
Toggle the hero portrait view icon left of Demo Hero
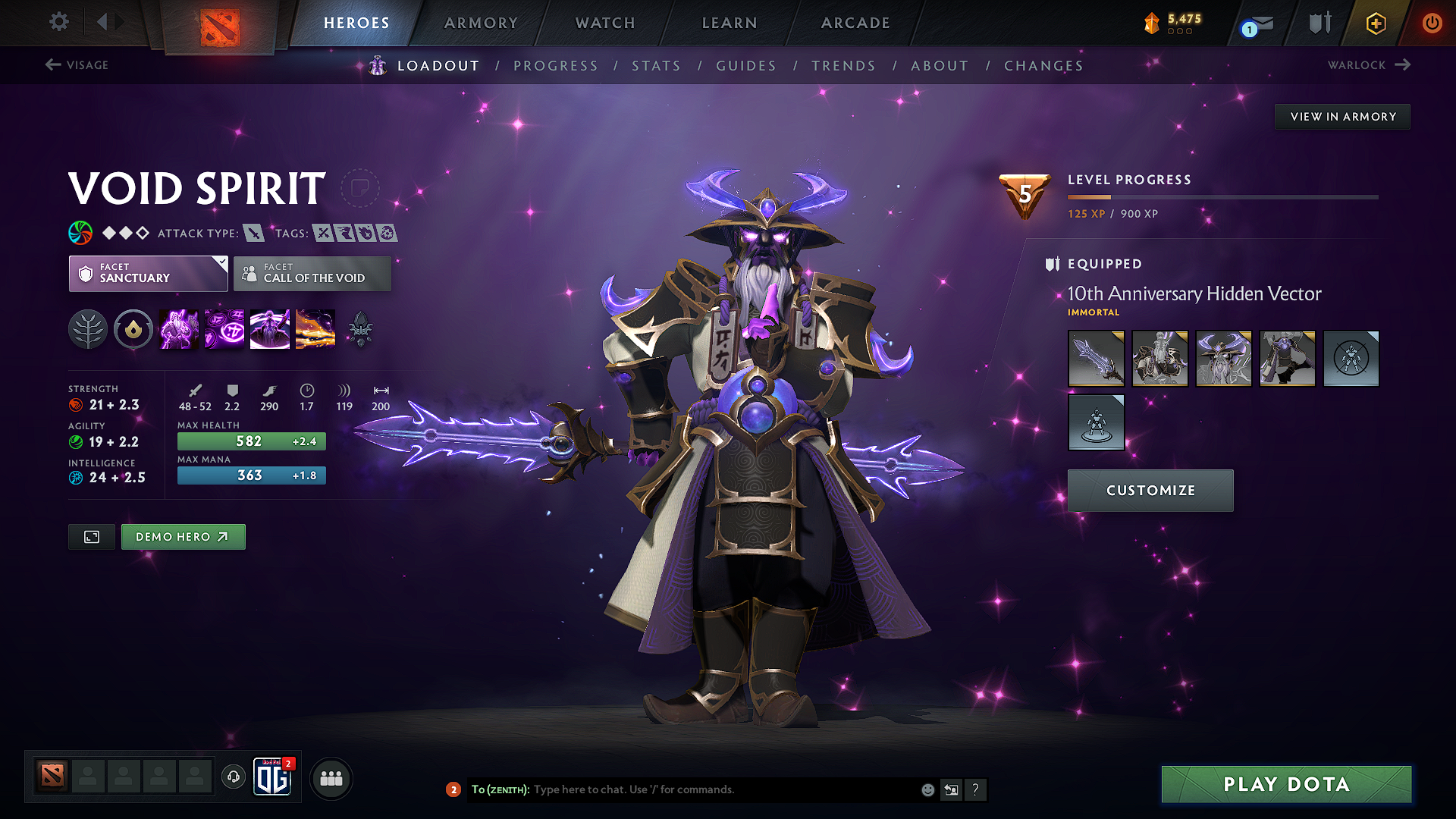(x=91, y=537)
